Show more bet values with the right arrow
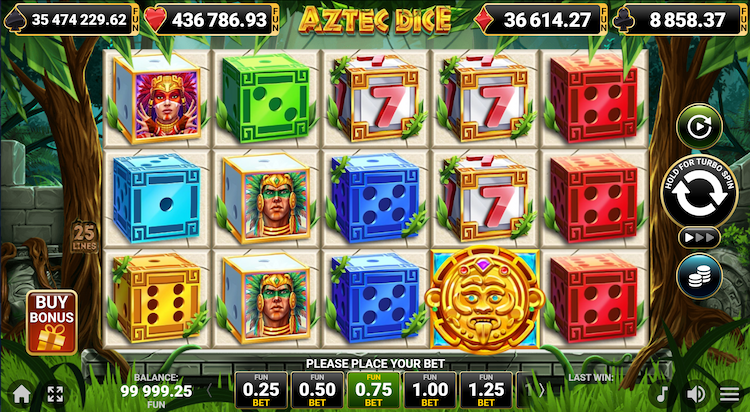The height and width of the screenshot is (412, 750). click(541, 390)
